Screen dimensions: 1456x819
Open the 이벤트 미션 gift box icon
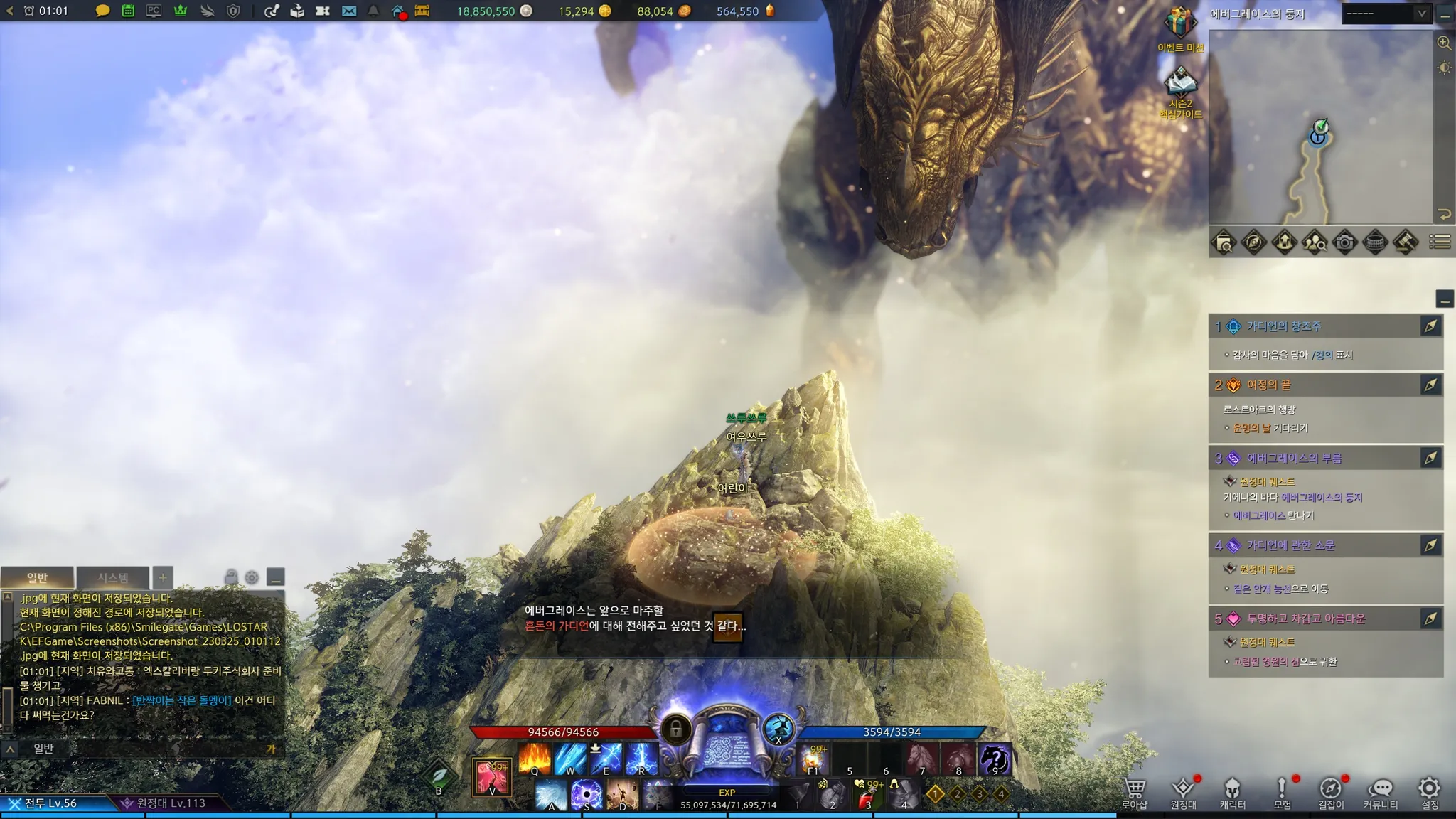click(x=1180, y=24)
